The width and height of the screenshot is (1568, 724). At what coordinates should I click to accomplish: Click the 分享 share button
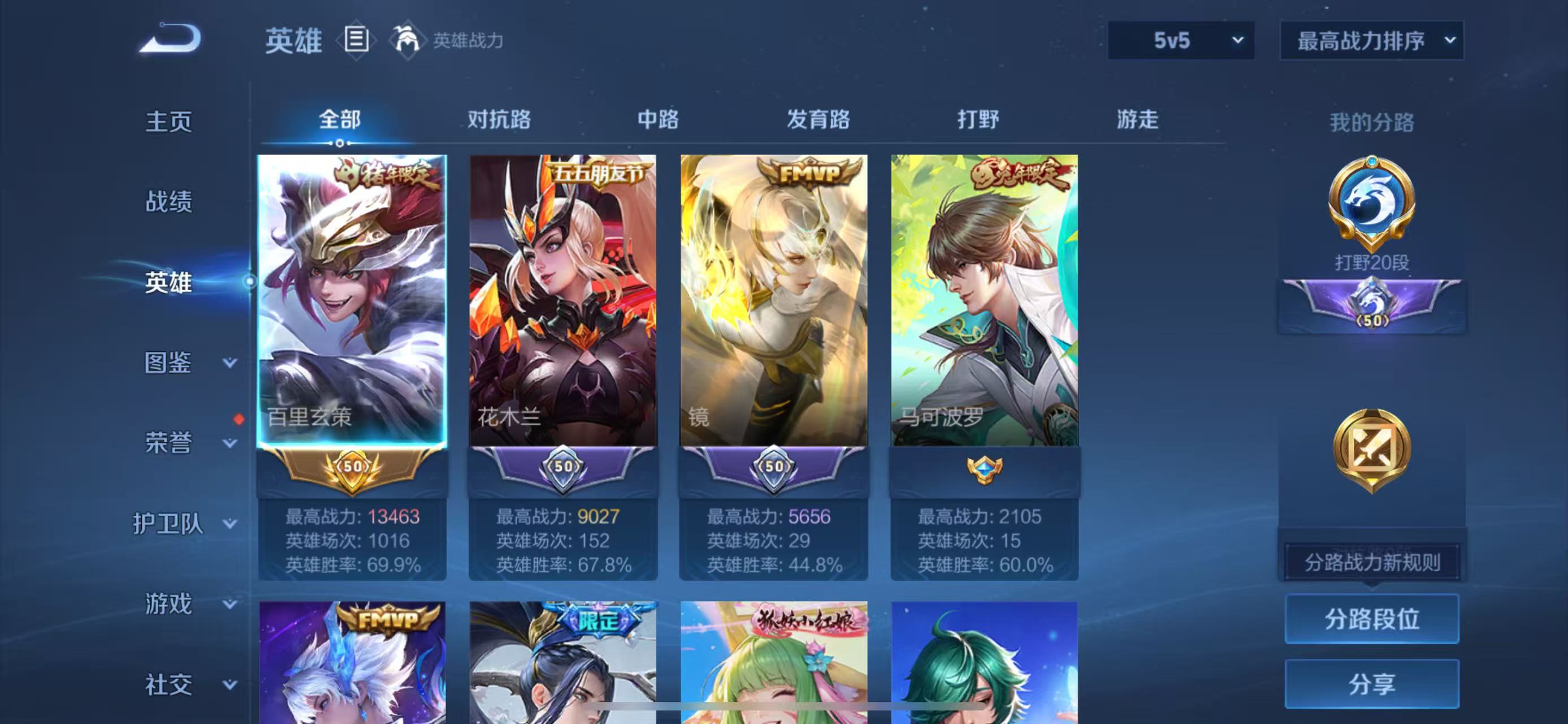pos(1371,684)
